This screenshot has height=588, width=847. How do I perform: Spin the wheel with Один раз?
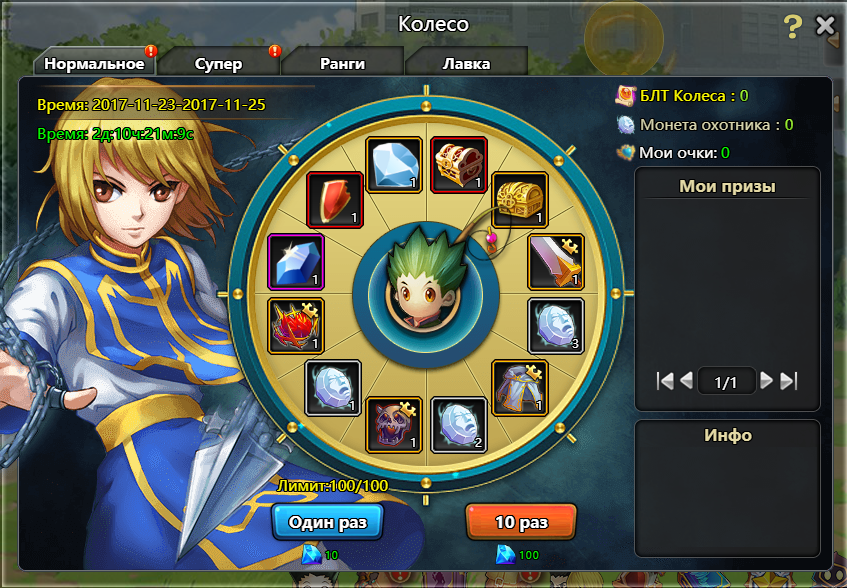pyautogui.click(x=327, y=522)
